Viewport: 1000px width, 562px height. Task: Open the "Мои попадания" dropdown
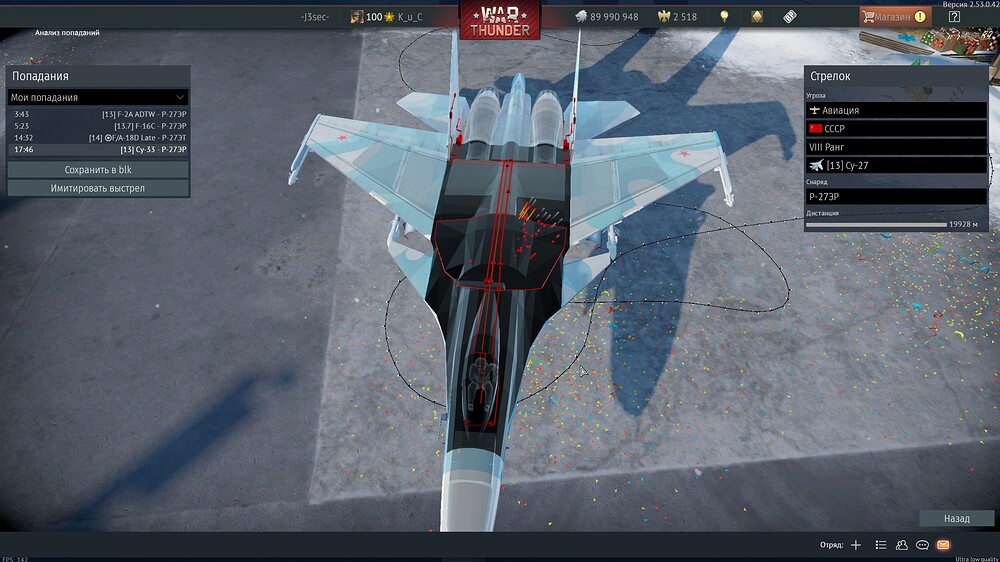[97, 97]
